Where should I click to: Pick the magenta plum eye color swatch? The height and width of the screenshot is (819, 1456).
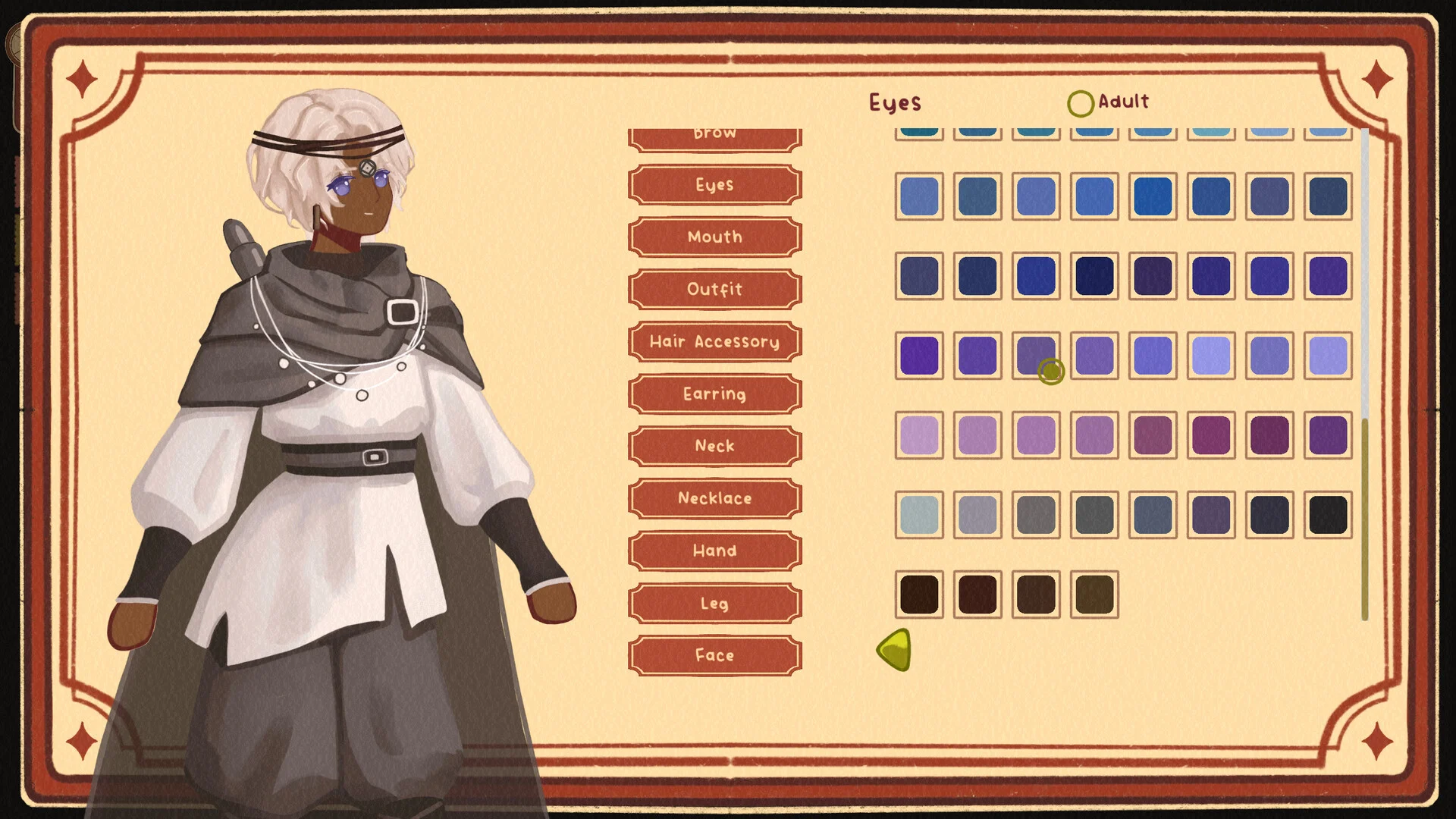(x=1211, y=435)
